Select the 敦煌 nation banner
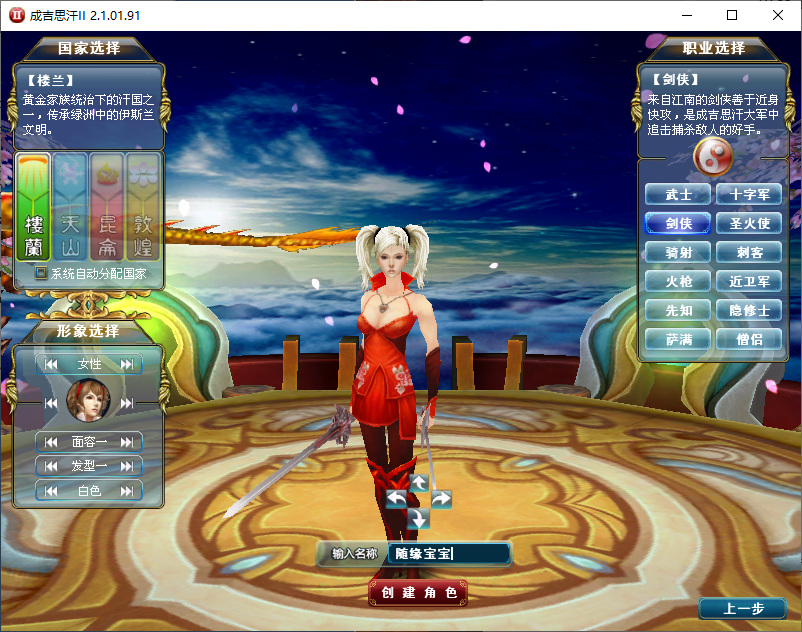Screen dimensions: 802x632 click(x=144, y=208)
